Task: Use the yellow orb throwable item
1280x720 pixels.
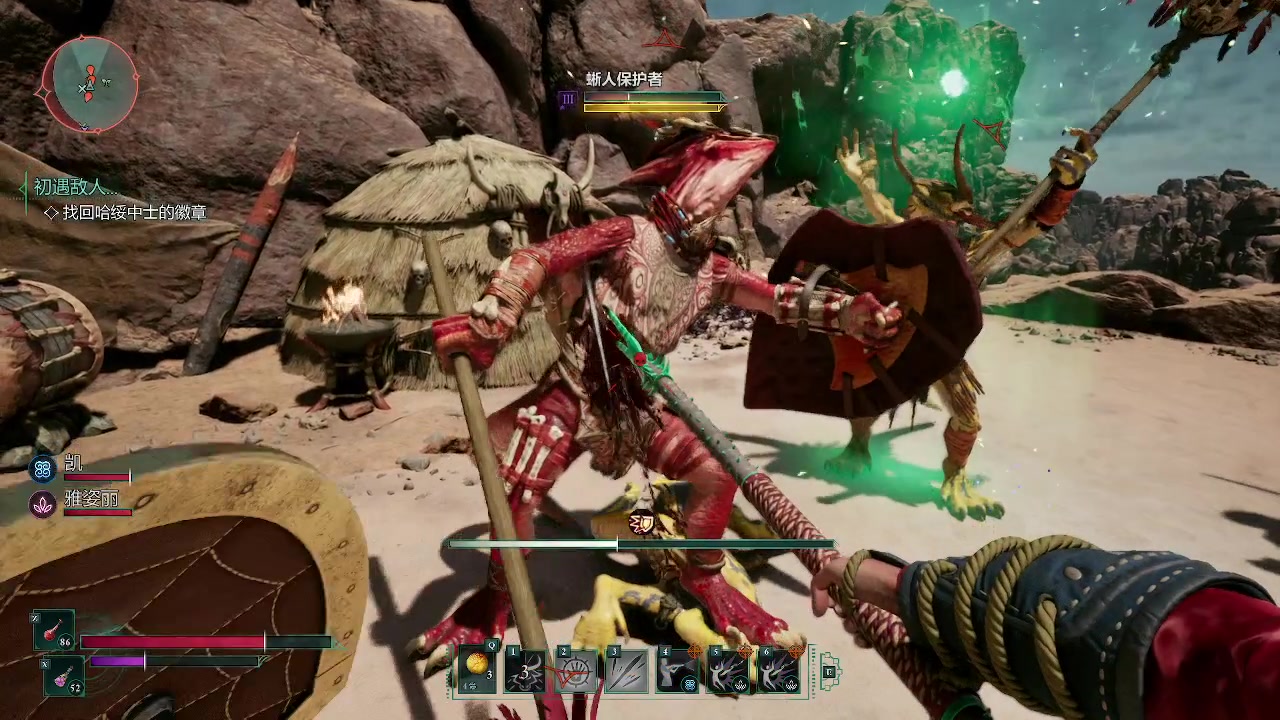Action: pos(477,669)
